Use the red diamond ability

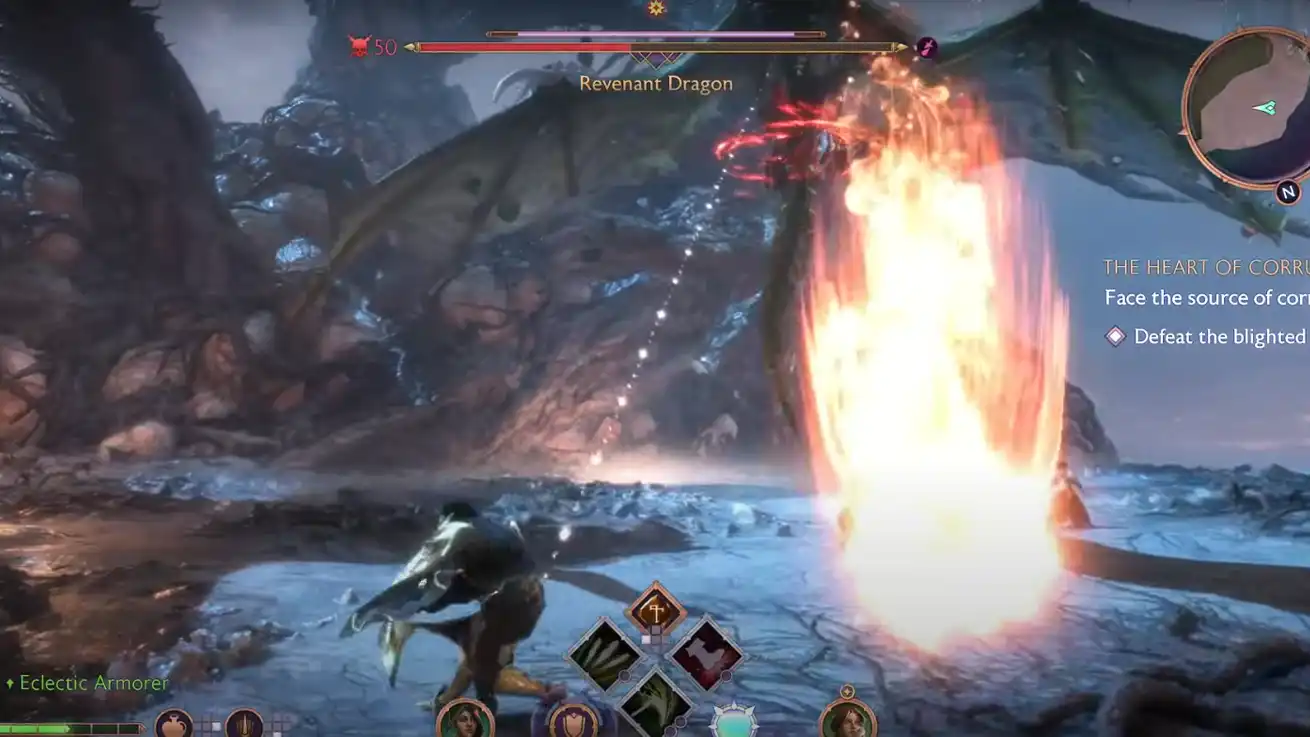coord(707,656)
